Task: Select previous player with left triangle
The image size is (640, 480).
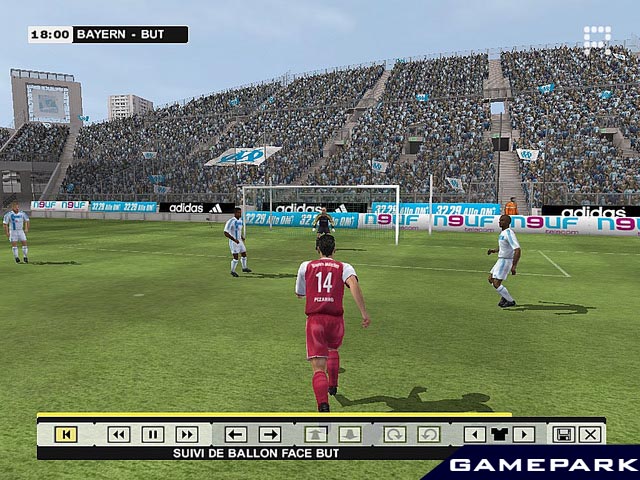Action: [x=475, y=434]
